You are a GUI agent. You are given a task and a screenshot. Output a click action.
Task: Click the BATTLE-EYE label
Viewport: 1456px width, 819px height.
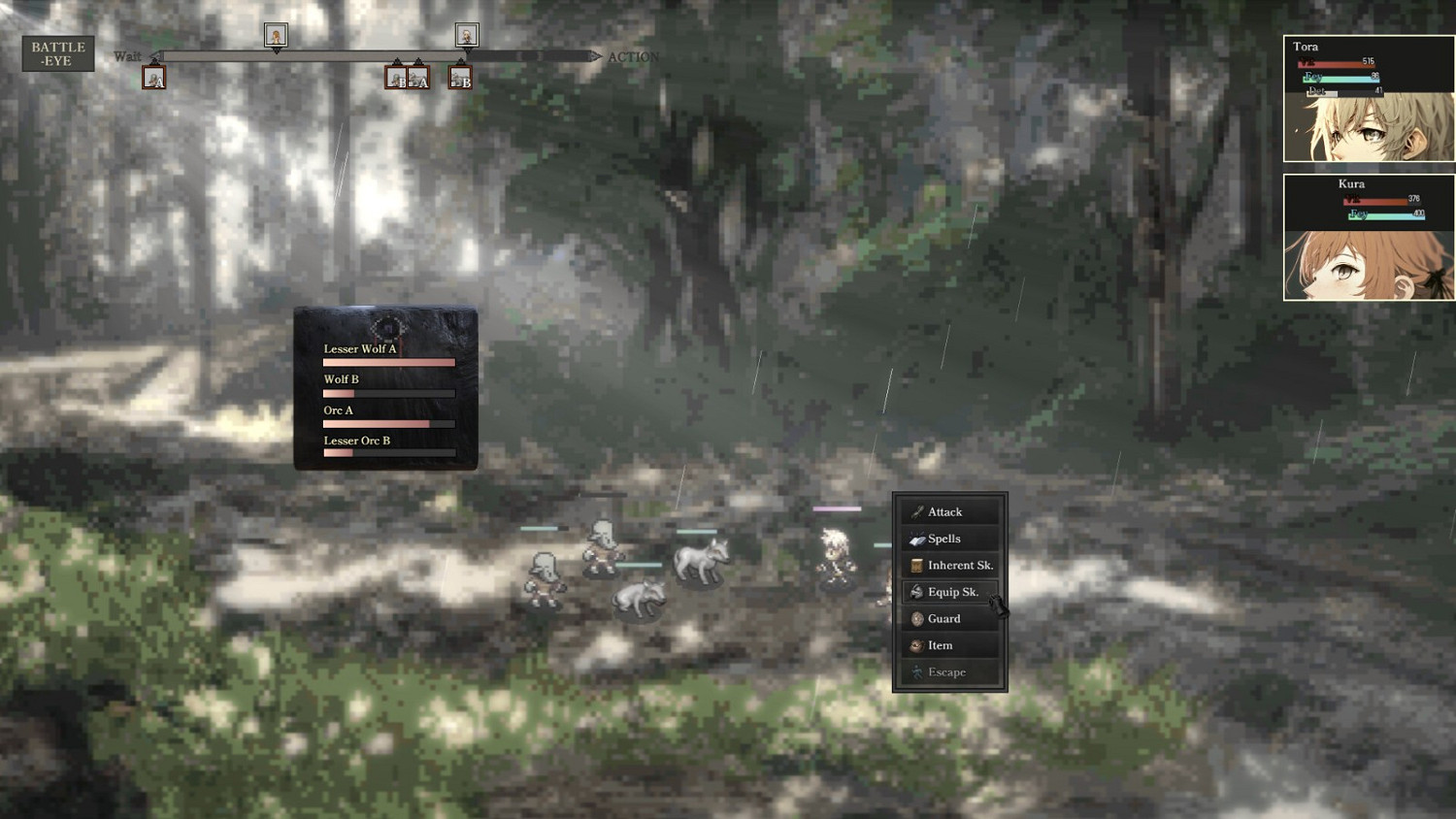57,53
